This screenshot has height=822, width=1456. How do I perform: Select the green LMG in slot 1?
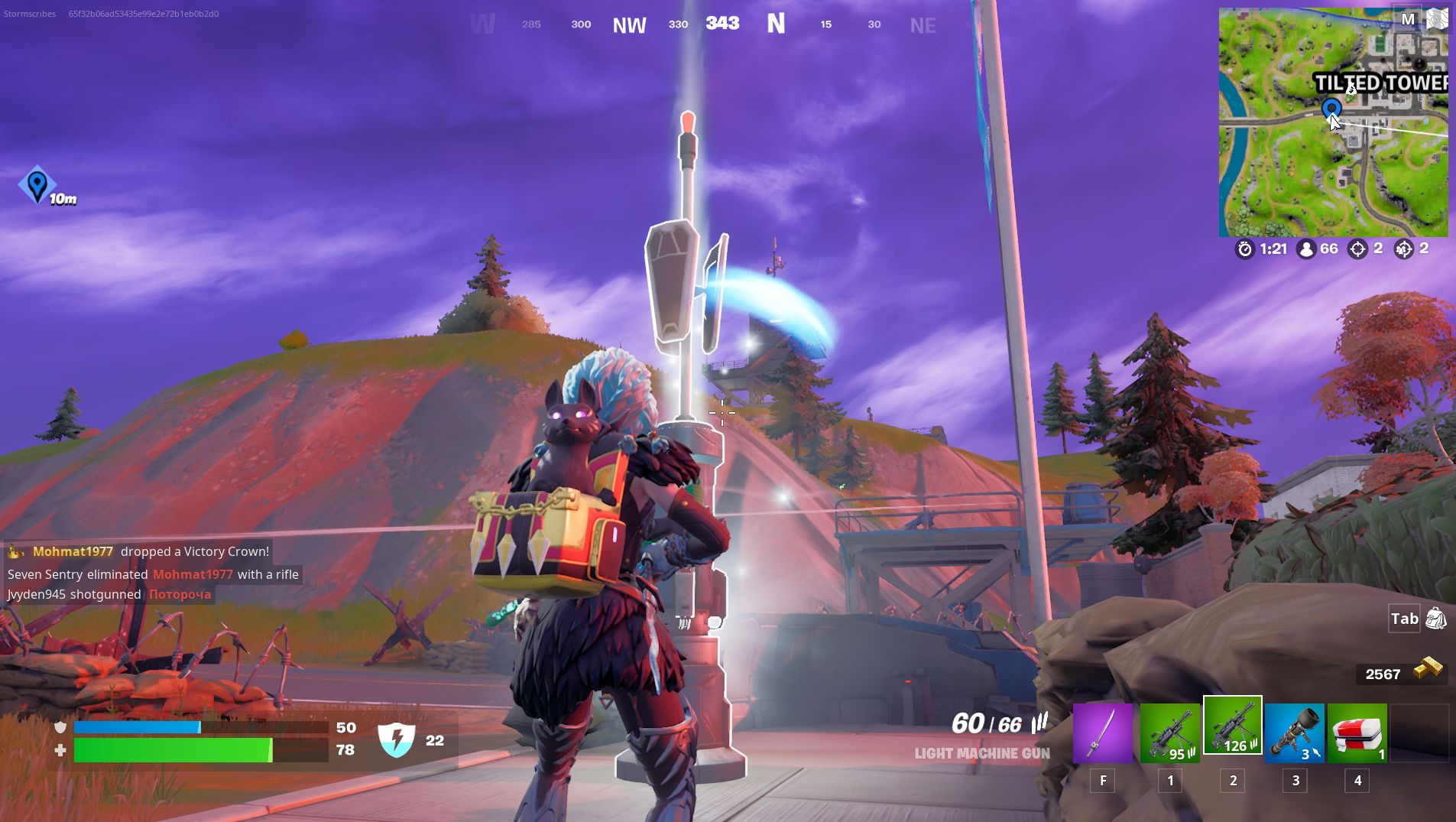click(x=1170, y=733)
